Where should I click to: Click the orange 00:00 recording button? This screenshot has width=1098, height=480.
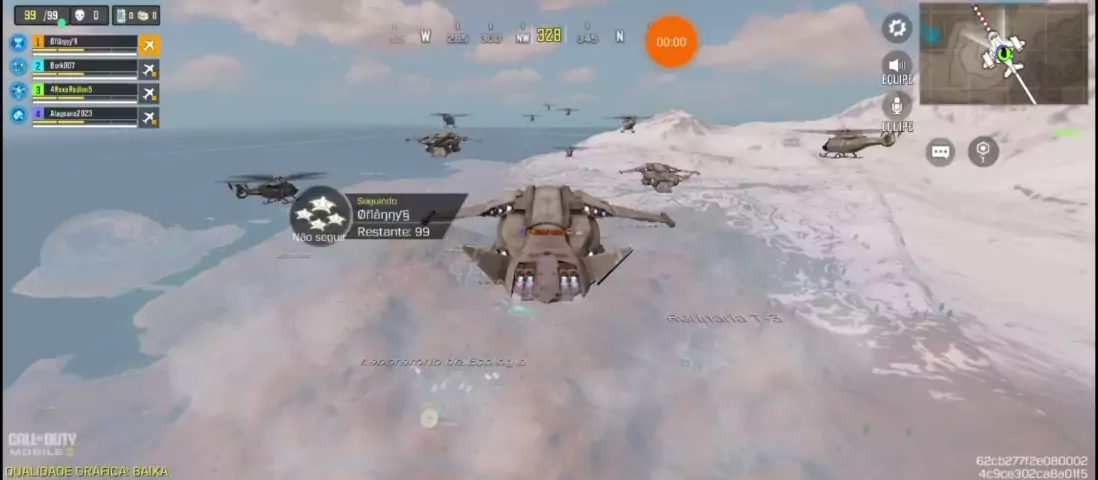tap(671, 42)
